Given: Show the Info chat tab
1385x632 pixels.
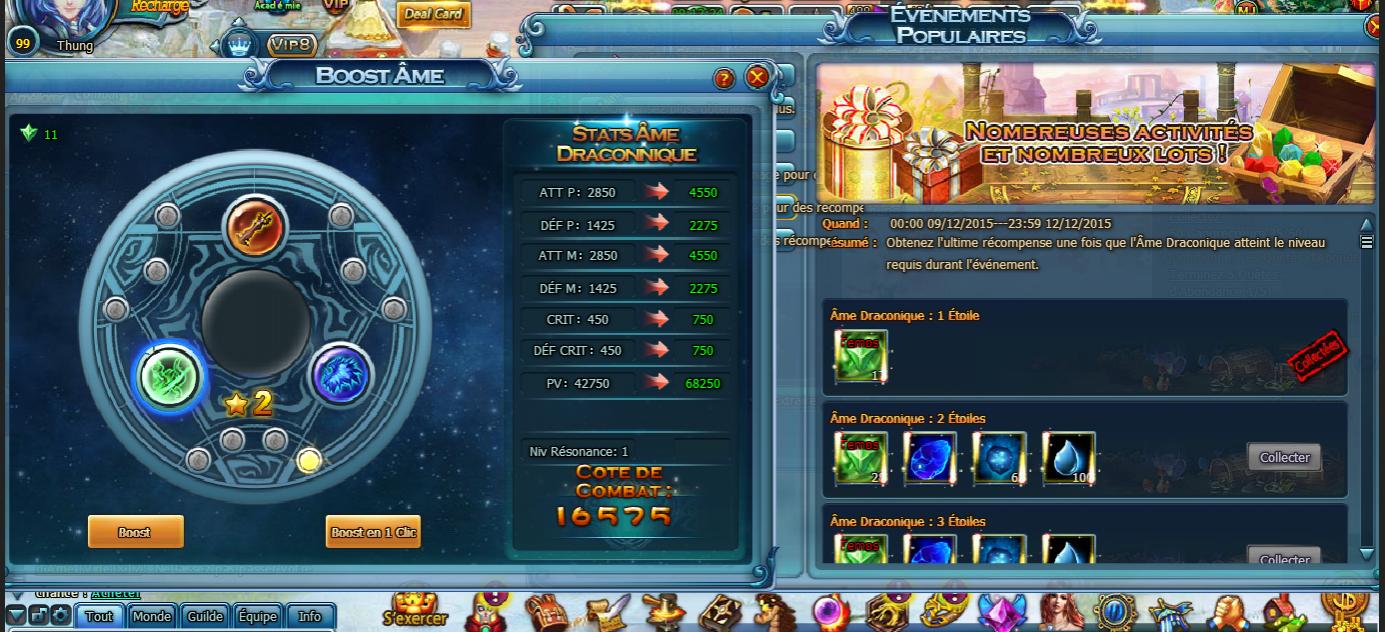Looking at the screenshot, I should pos(310,616).
